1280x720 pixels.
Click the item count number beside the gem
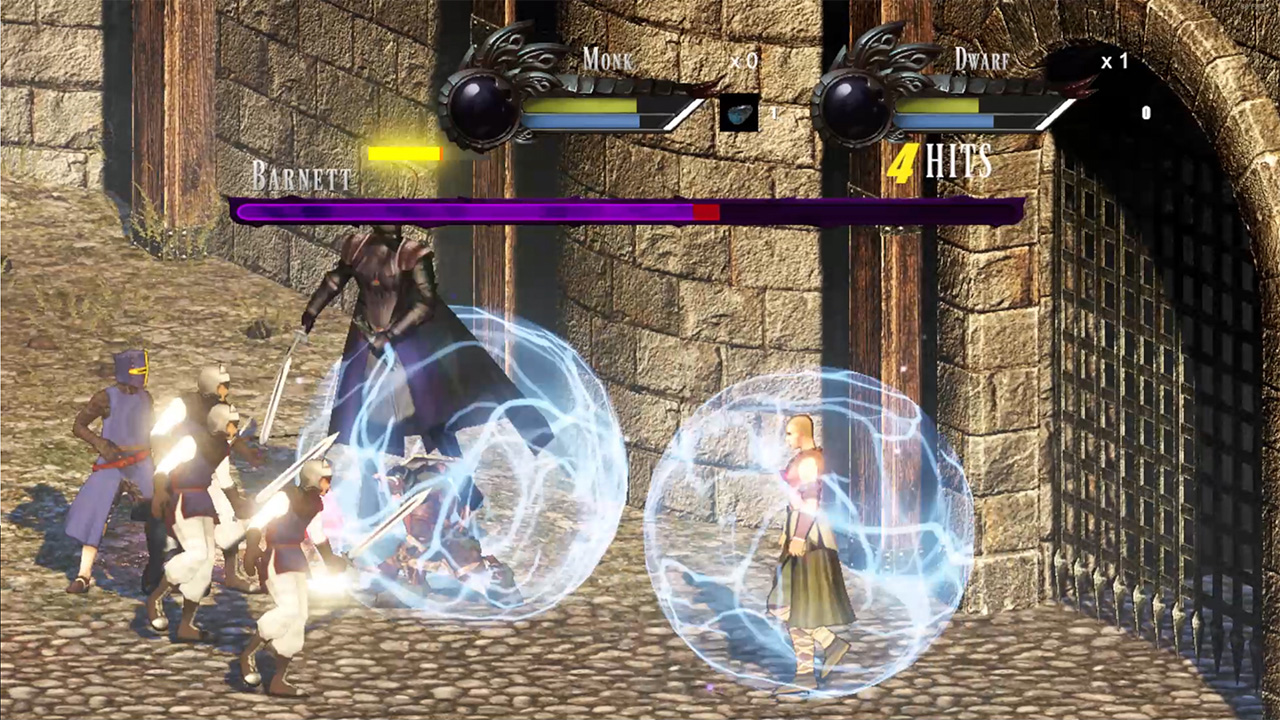[773, 113]
